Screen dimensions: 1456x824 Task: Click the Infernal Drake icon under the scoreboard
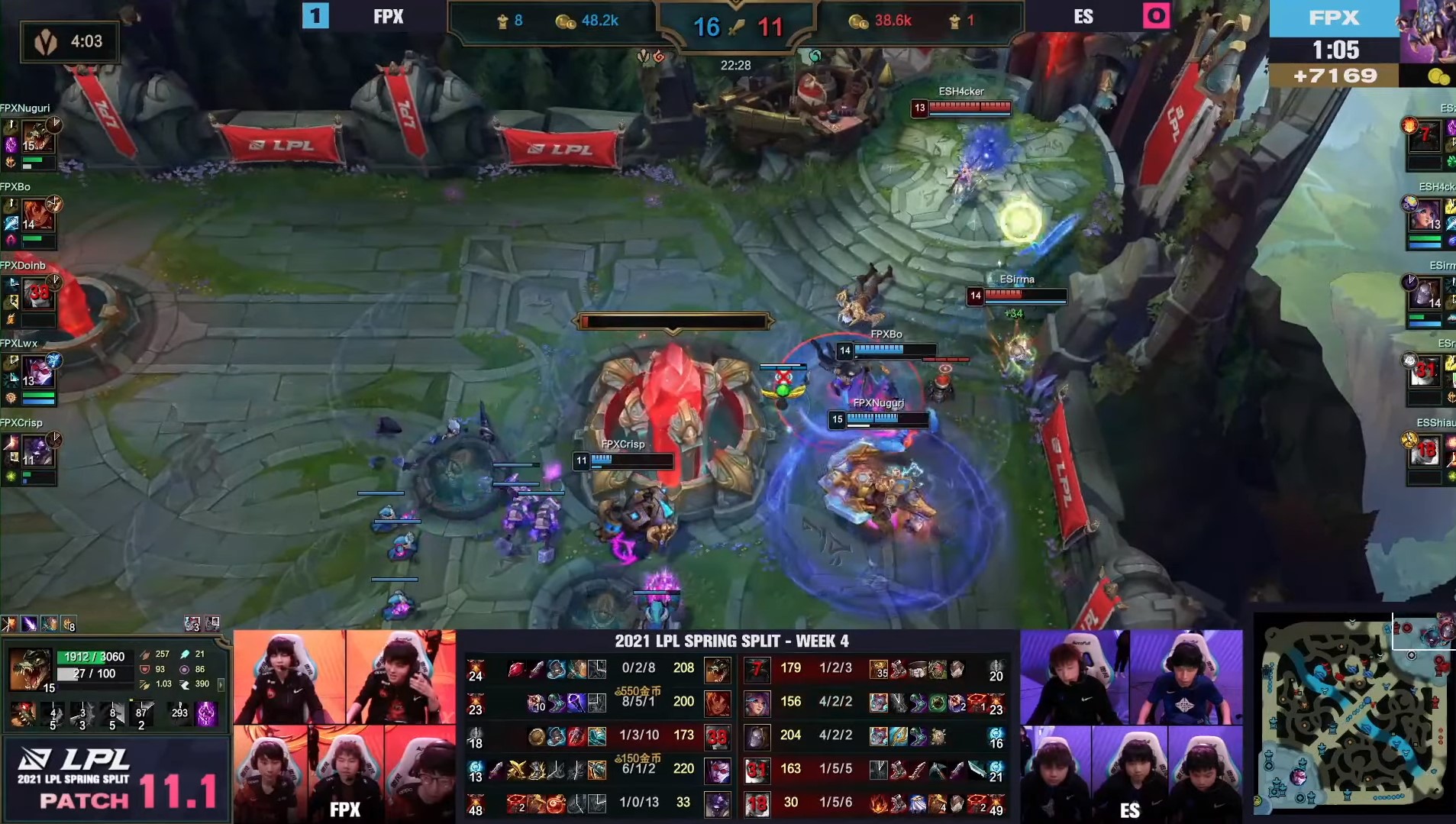[658, 56]
